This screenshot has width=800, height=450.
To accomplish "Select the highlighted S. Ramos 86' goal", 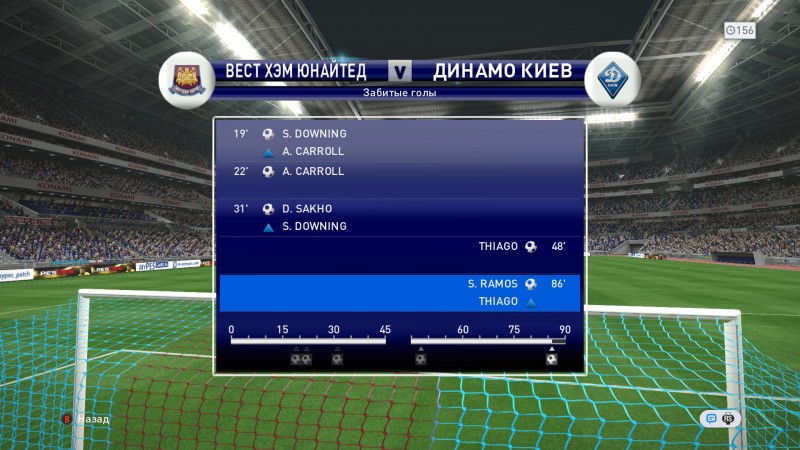I will click(x=398, y=284).
